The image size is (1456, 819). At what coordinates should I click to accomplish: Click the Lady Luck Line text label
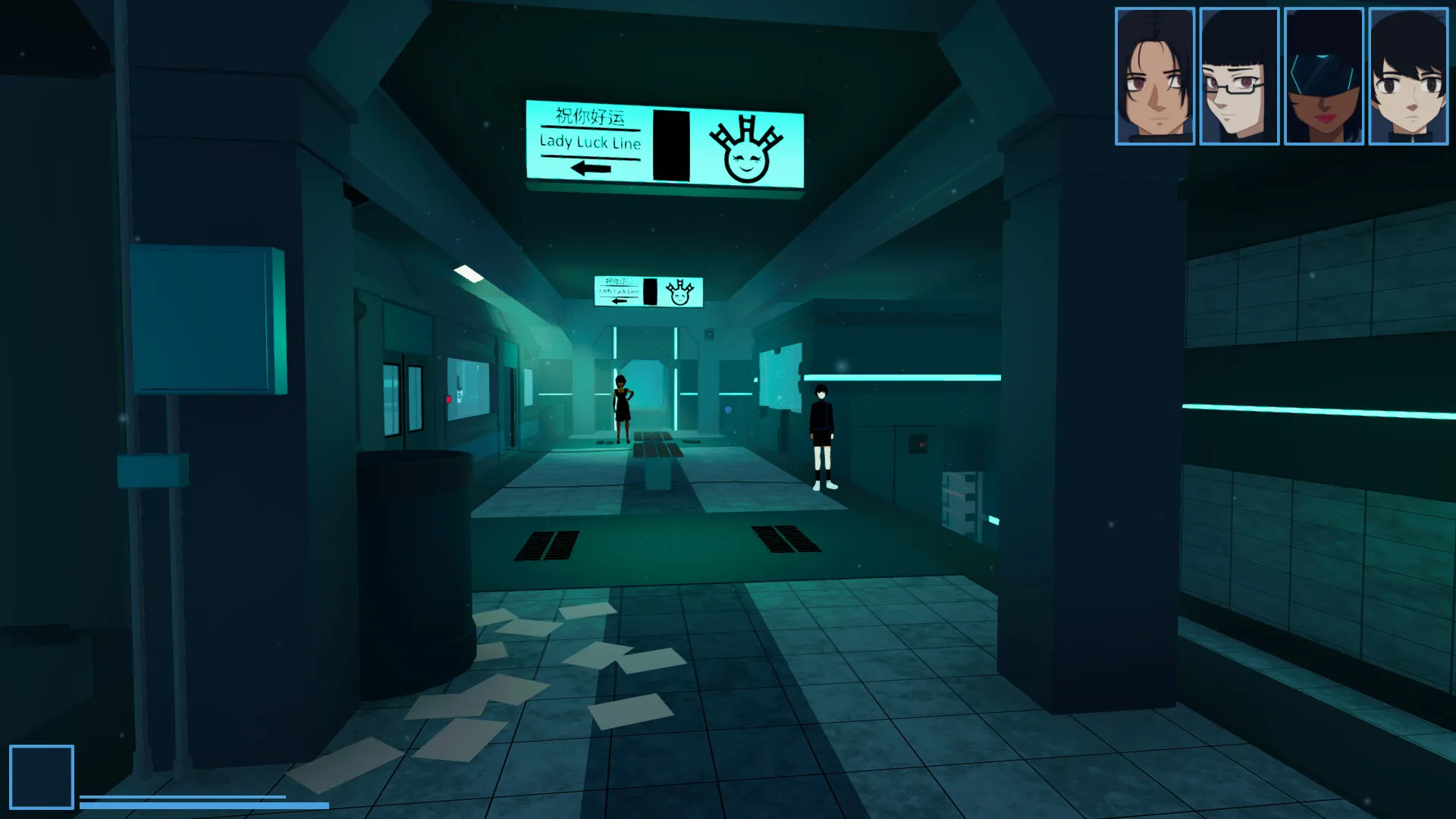[590, 141]
